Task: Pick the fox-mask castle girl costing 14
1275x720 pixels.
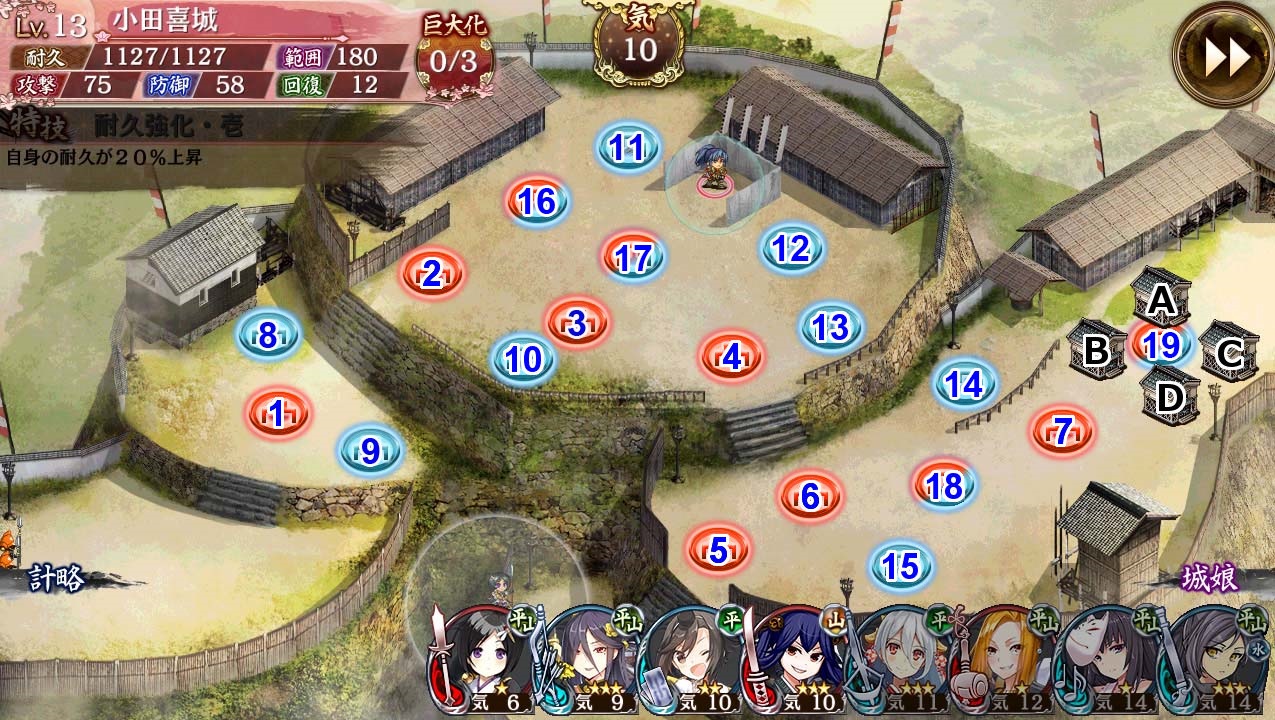Action: pyautogui.click(x=1111, y=660)
